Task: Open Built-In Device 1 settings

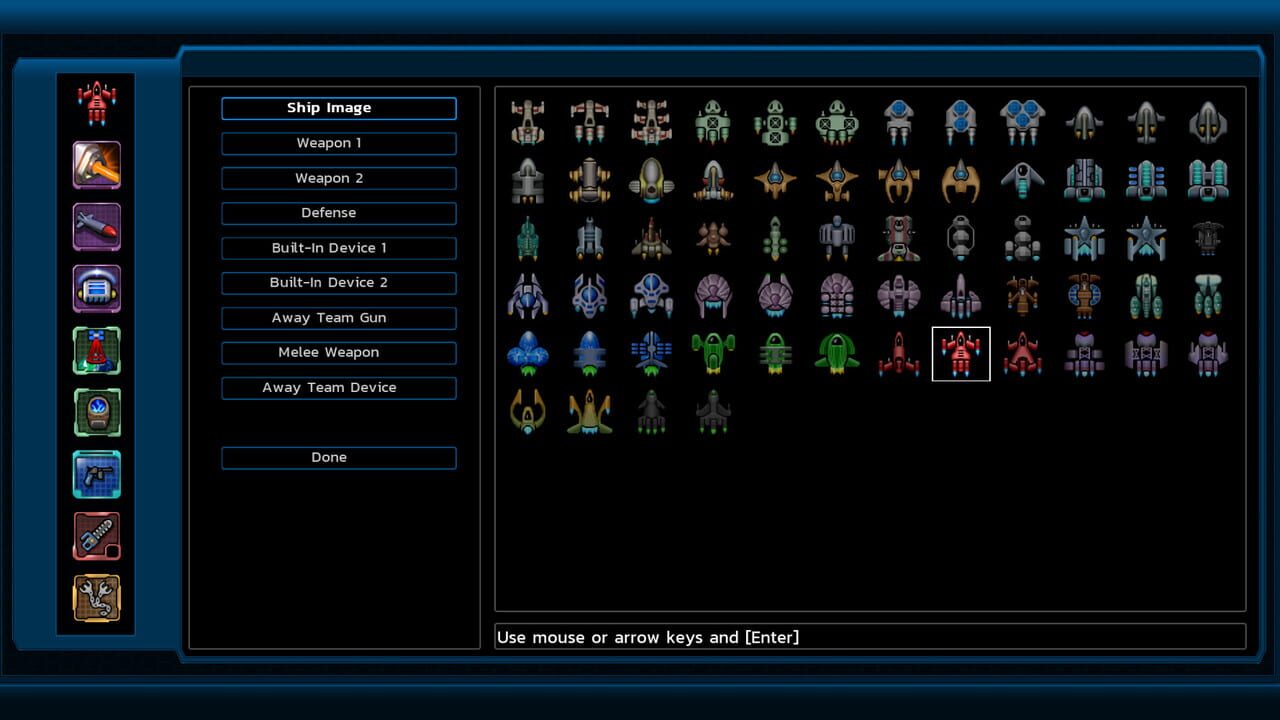Action: pyautogui.click(x=338, y=248)
